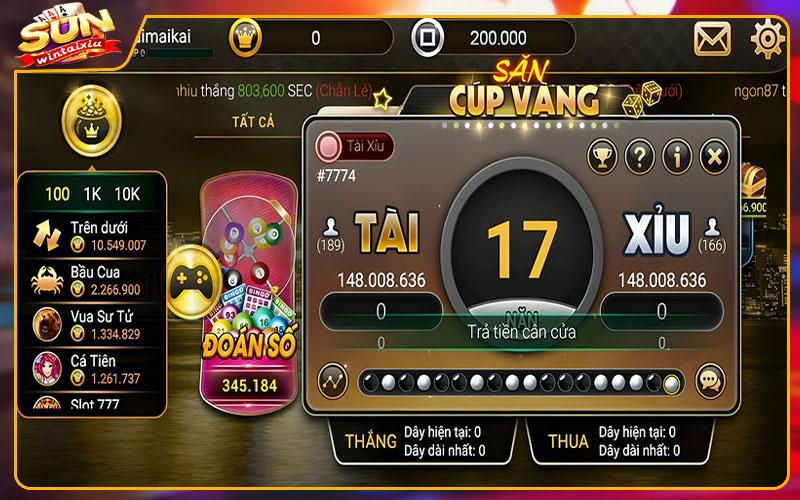Open the chat bubble button
800x500 pixels.
pyautogui.click(x=710, y=381)
